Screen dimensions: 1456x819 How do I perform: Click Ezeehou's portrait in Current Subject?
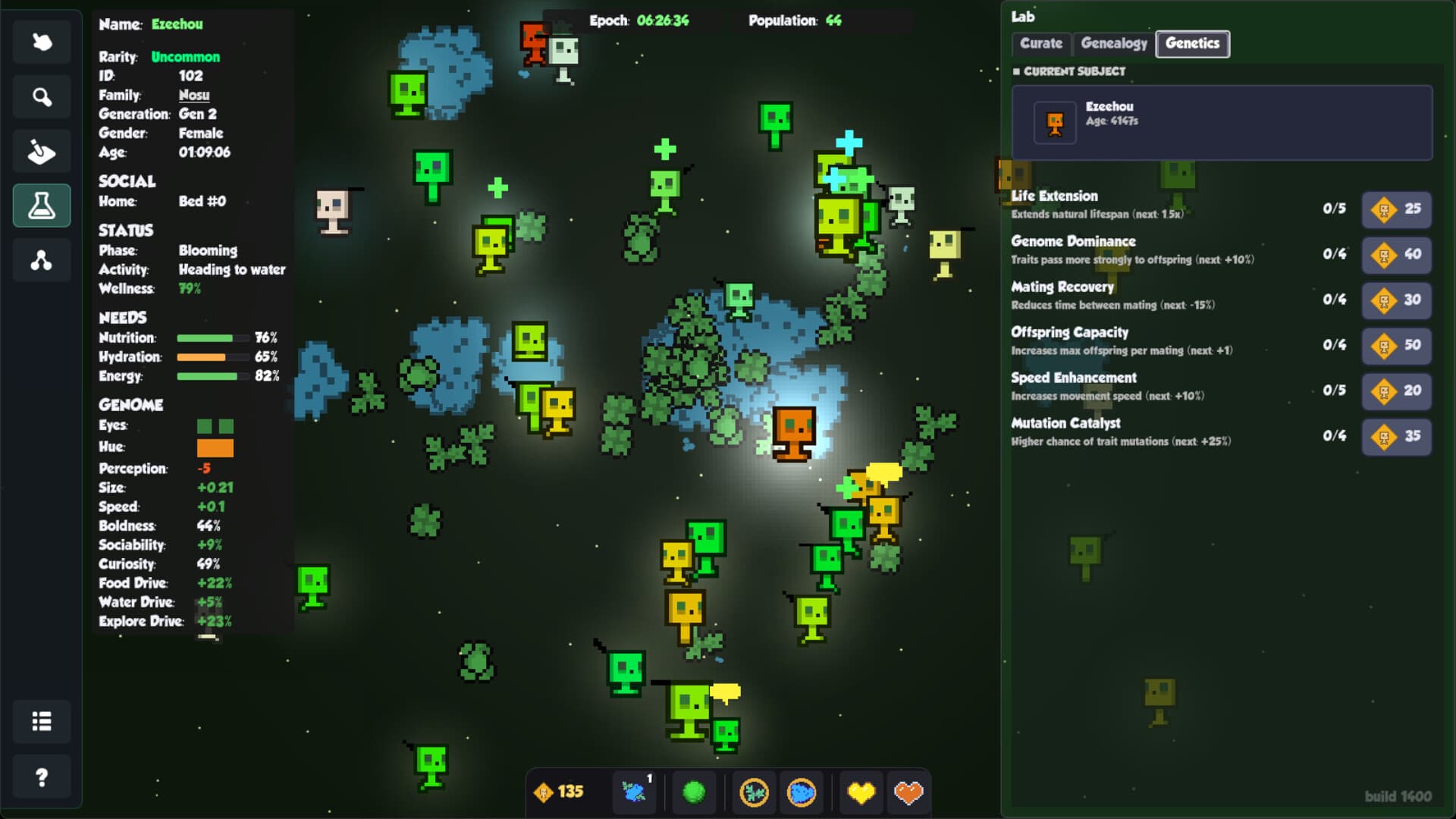[x=1055, y=122]
